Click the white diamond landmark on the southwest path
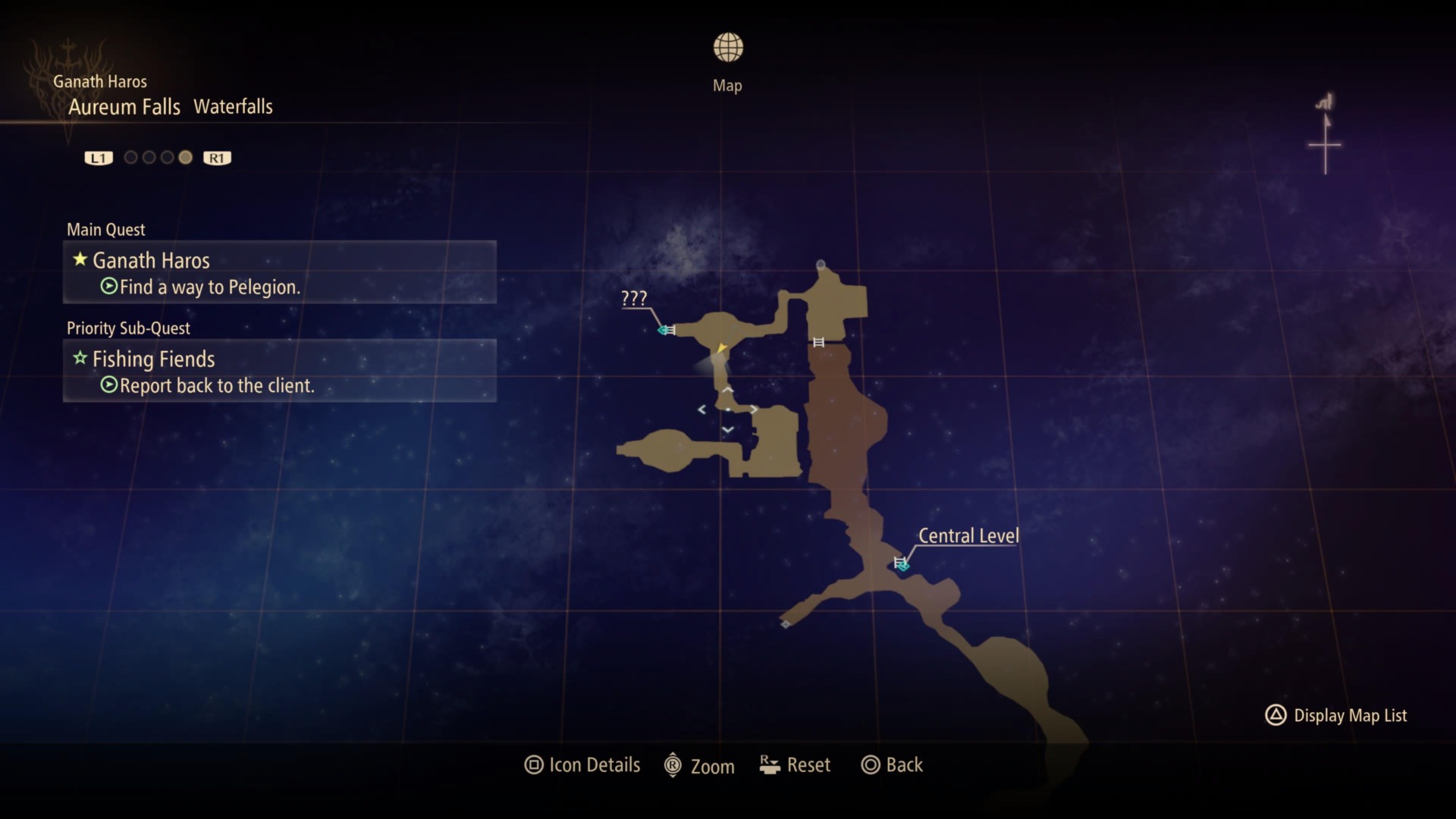Screen dimensions: 1456x819 pyautogui.click(x=786, y=623)
